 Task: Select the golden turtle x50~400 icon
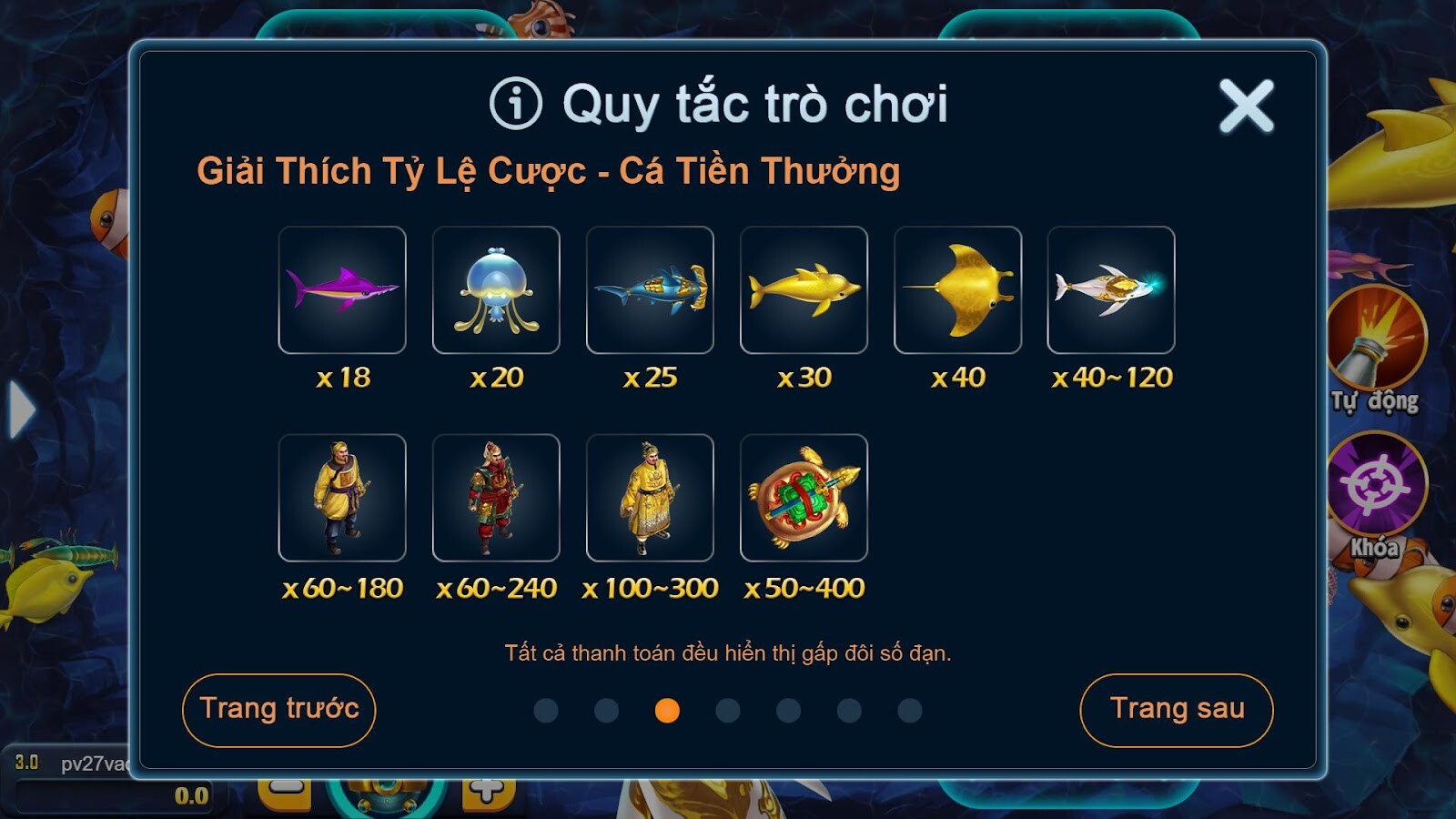click(x=803, y=499)
